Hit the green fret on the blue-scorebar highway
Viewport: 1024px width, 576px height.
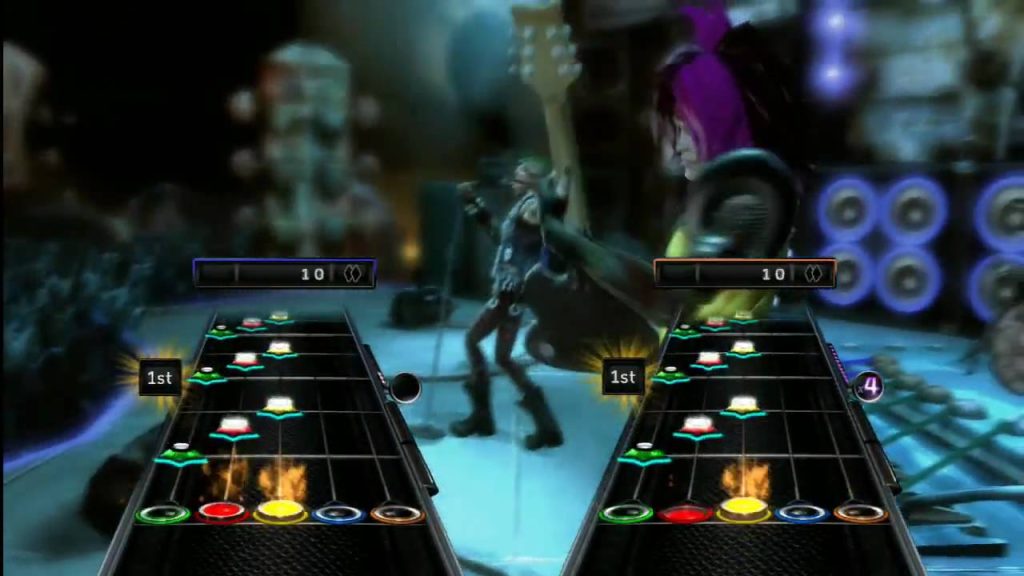click(x=163, y=514)
